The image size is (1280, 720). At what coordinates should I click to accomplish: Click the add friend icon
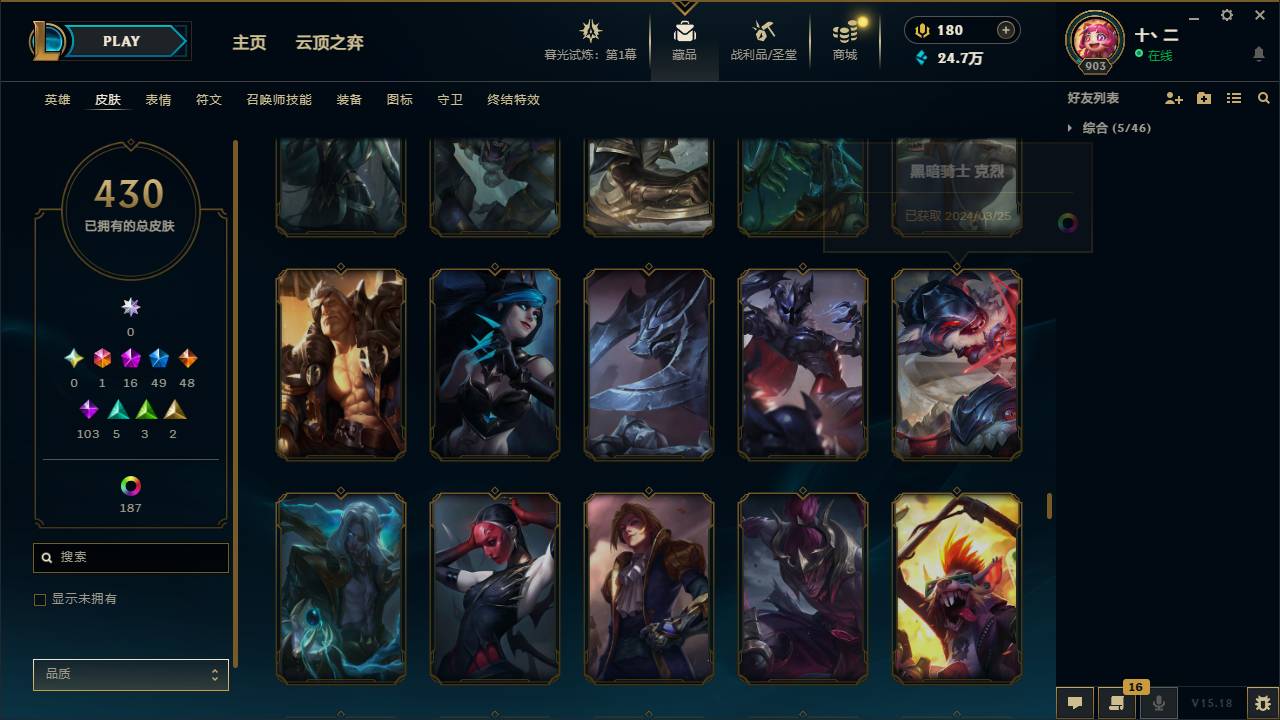[x=1172, y=98]
